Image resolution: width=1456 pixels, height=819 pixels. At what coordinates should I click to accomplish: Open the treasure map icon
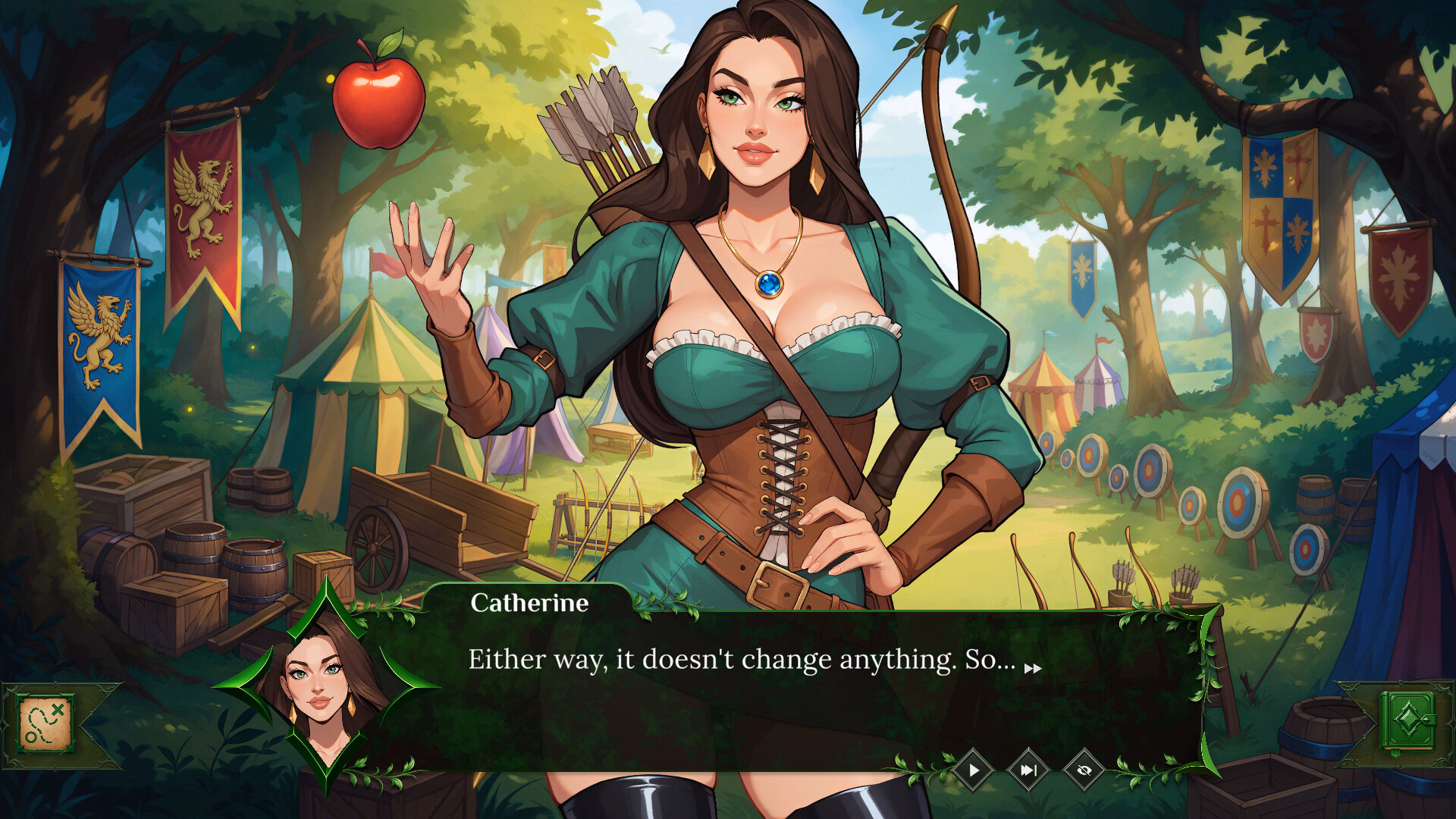tap(45, 724)
